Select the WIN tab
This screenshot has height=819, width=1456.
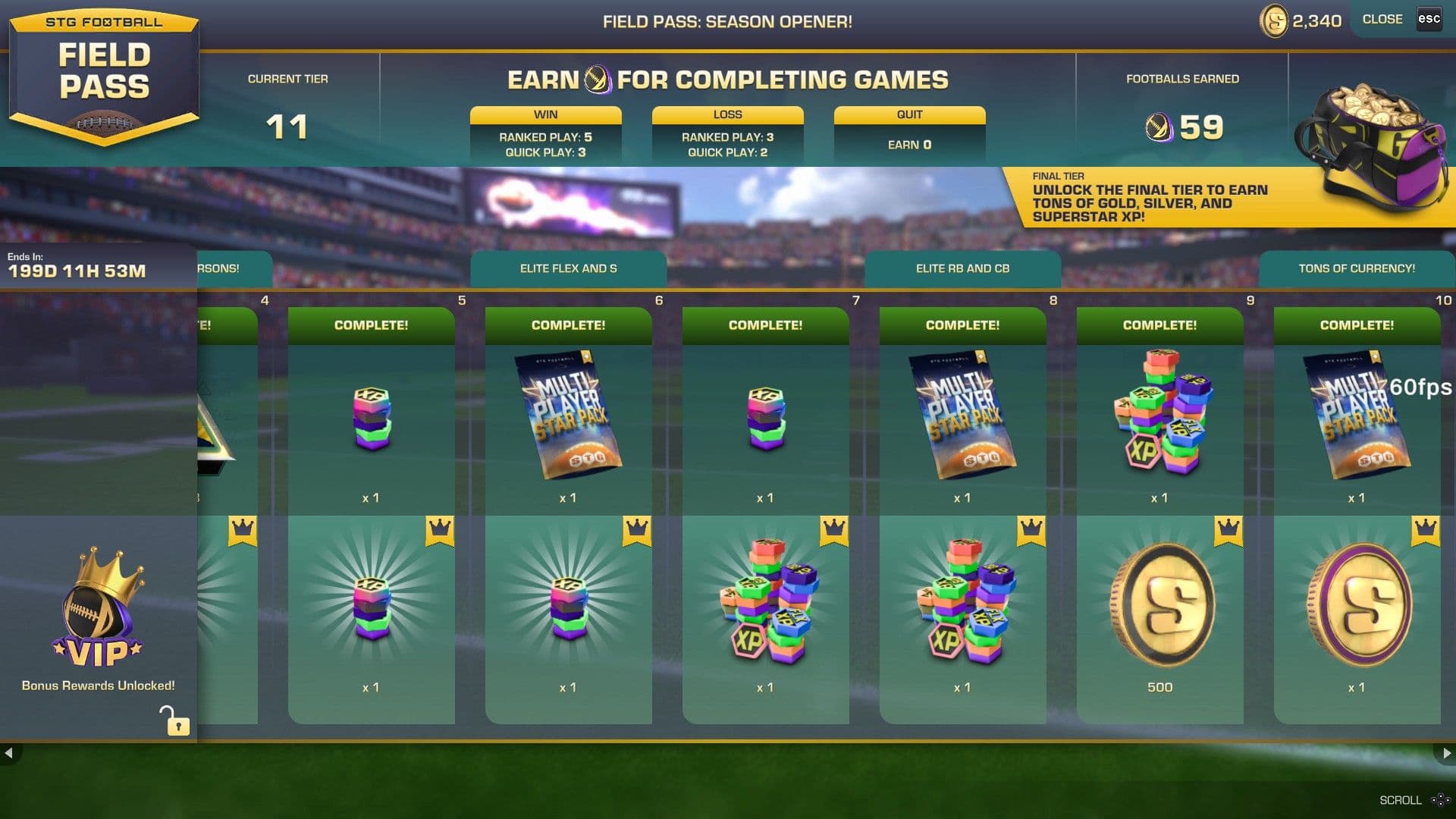545,115
